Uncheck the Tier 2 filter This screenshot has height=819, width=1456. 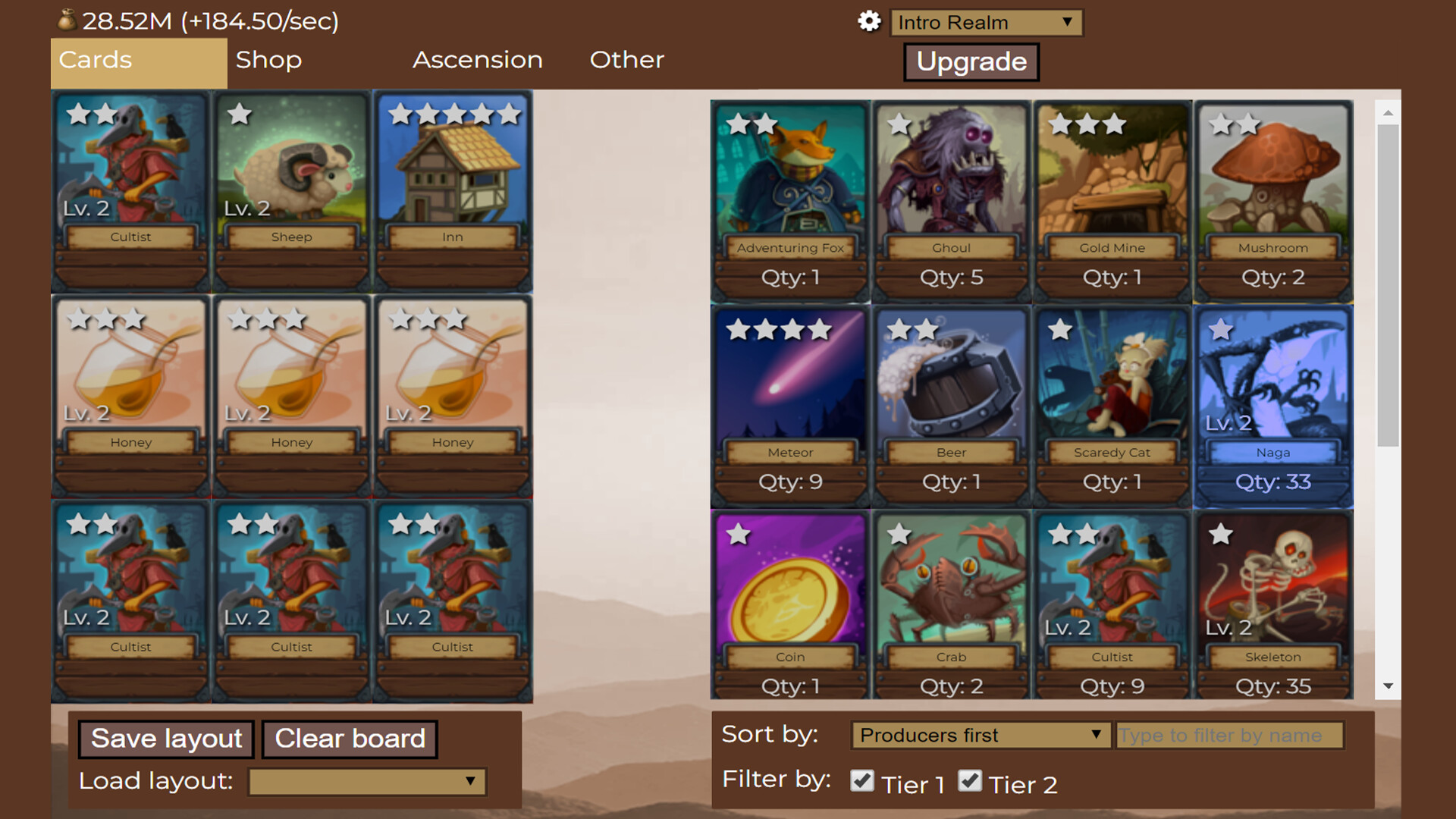tap(971, 781)
